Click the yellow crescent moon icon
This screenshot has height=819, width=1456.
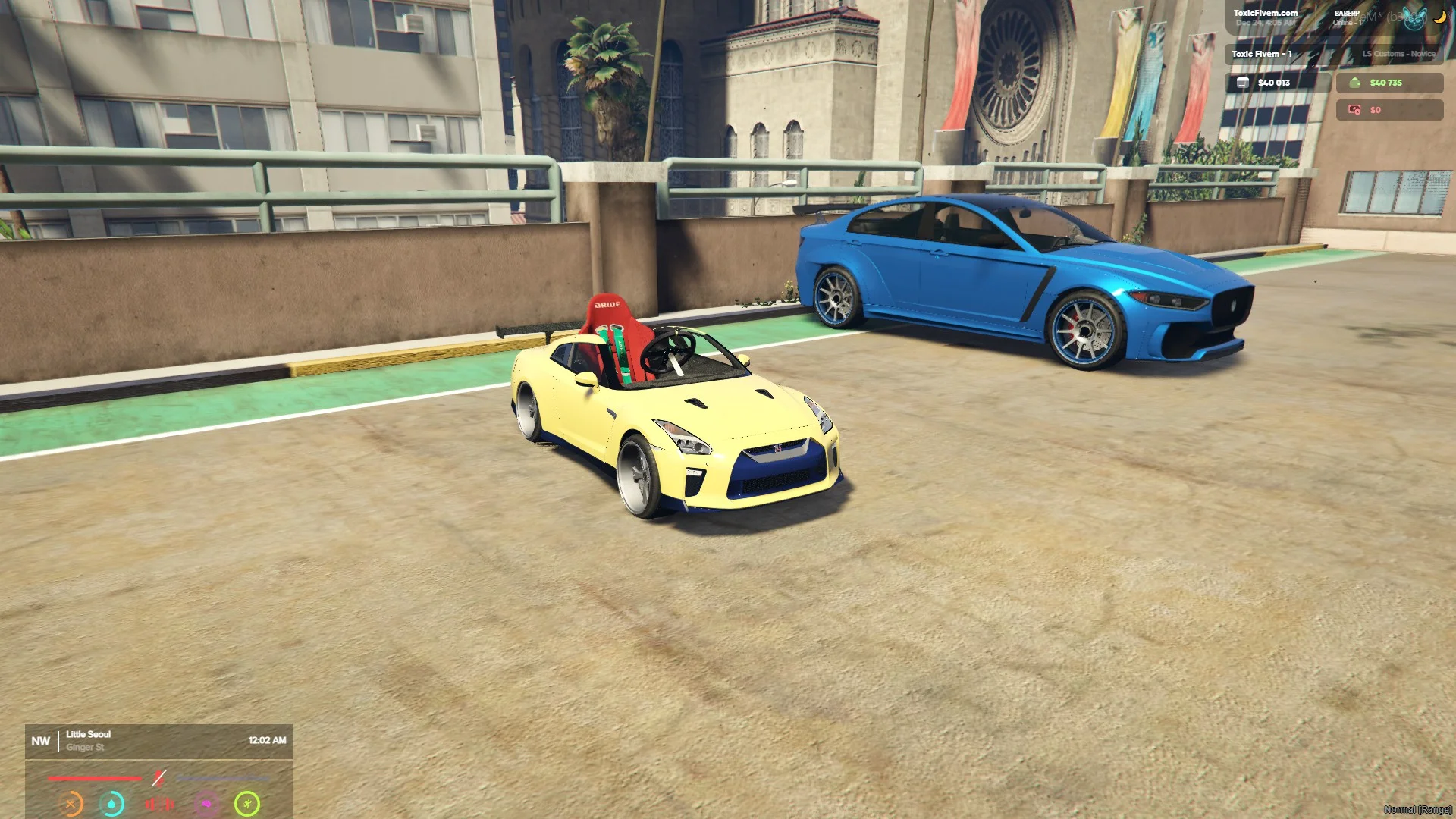(x=1439, y=17)
